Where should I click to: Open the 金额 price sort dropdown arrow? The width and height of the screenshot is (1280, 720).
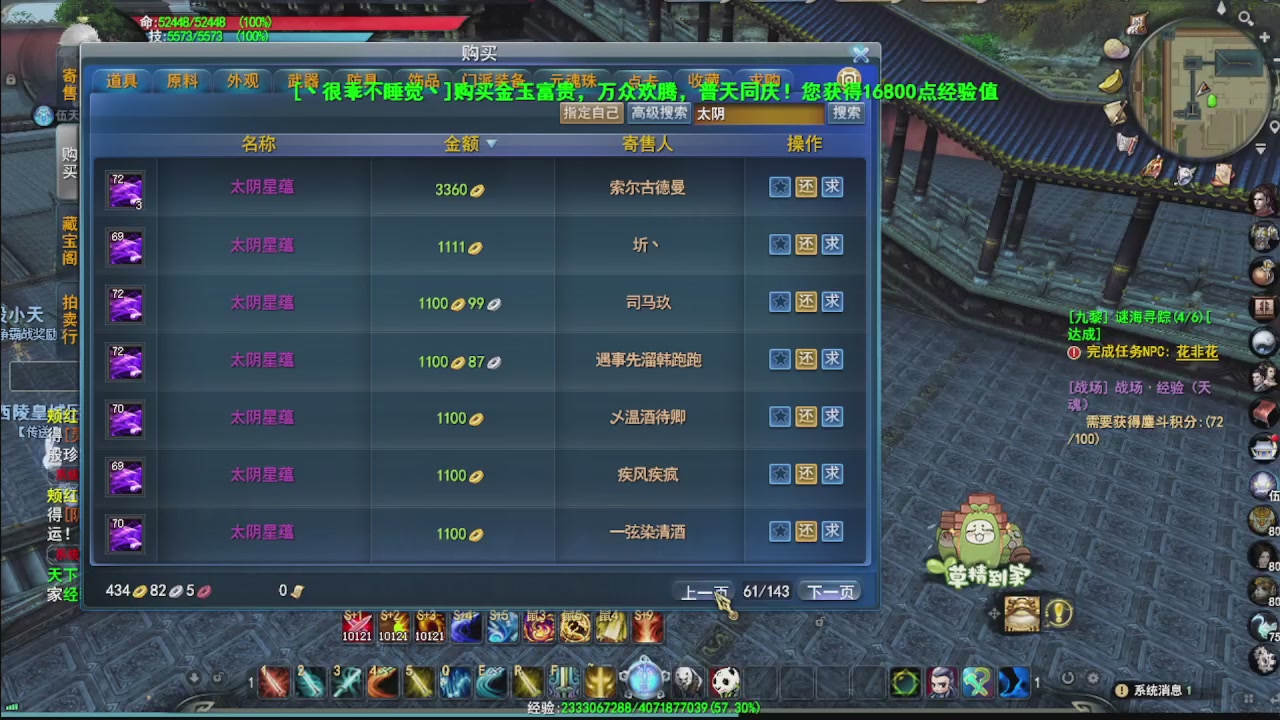491,143
